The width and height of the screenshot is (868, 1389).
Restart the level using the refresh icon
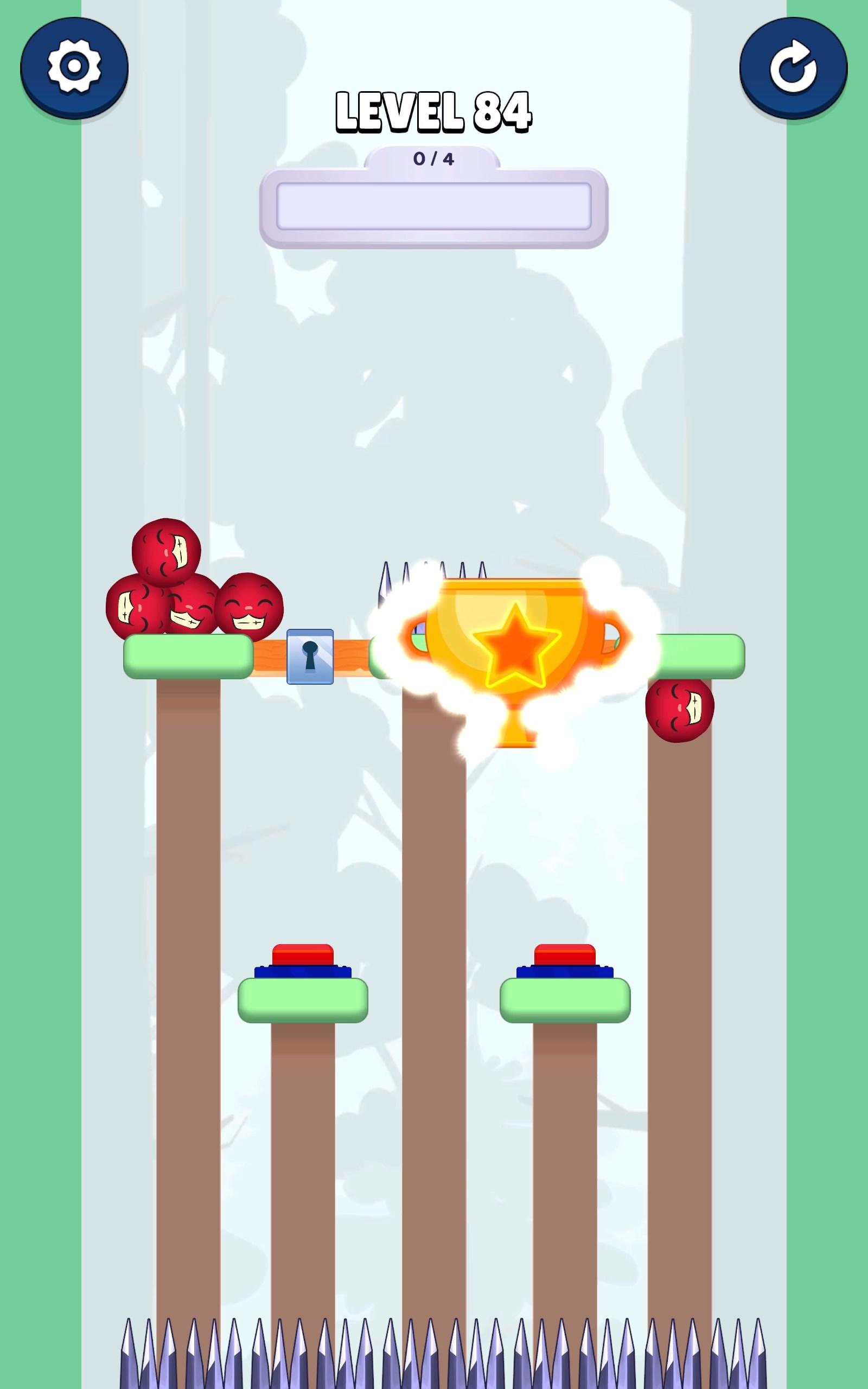click(x=794, y=65)
